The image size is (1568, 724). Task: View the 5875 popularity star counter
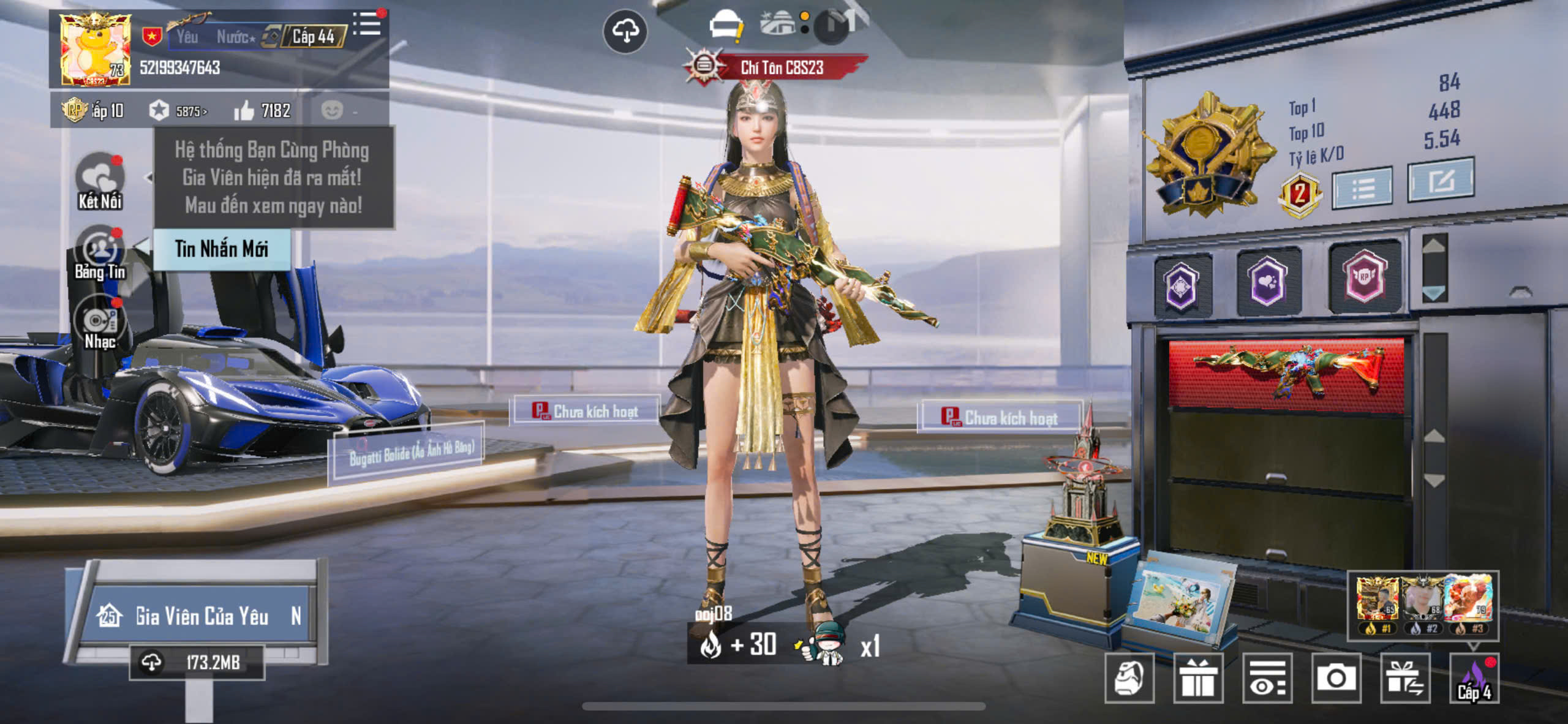click(x=178, y=111)
